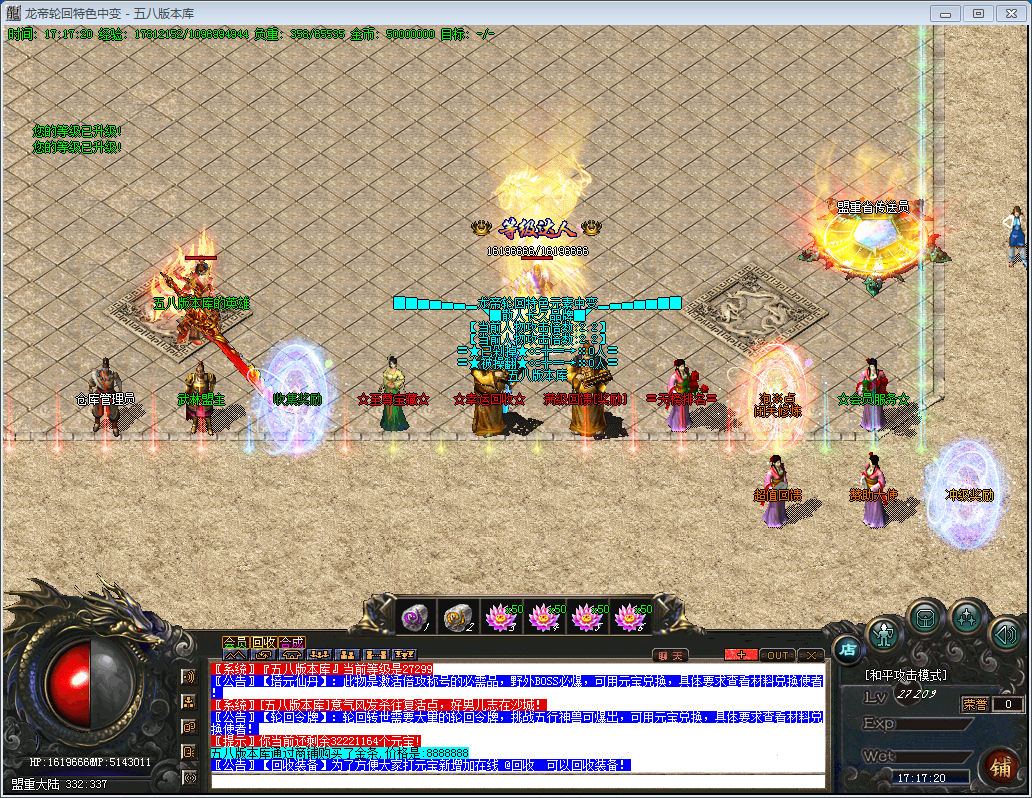The height and width of the screenshot is (798, 1032).
Task: Open the 会员 (member) menu
Action: pyautogui.click(x=235, y=641)
